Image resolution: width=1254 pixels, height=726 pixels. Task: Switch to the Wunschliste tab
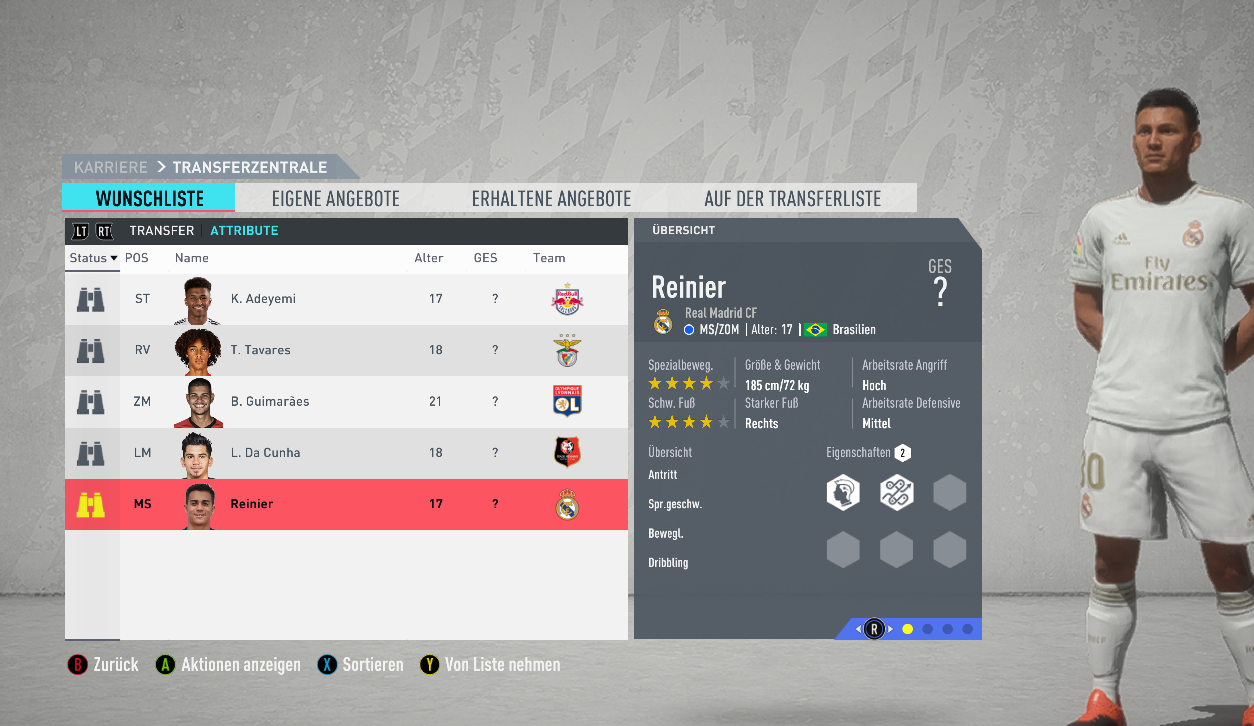coord(149,198)
